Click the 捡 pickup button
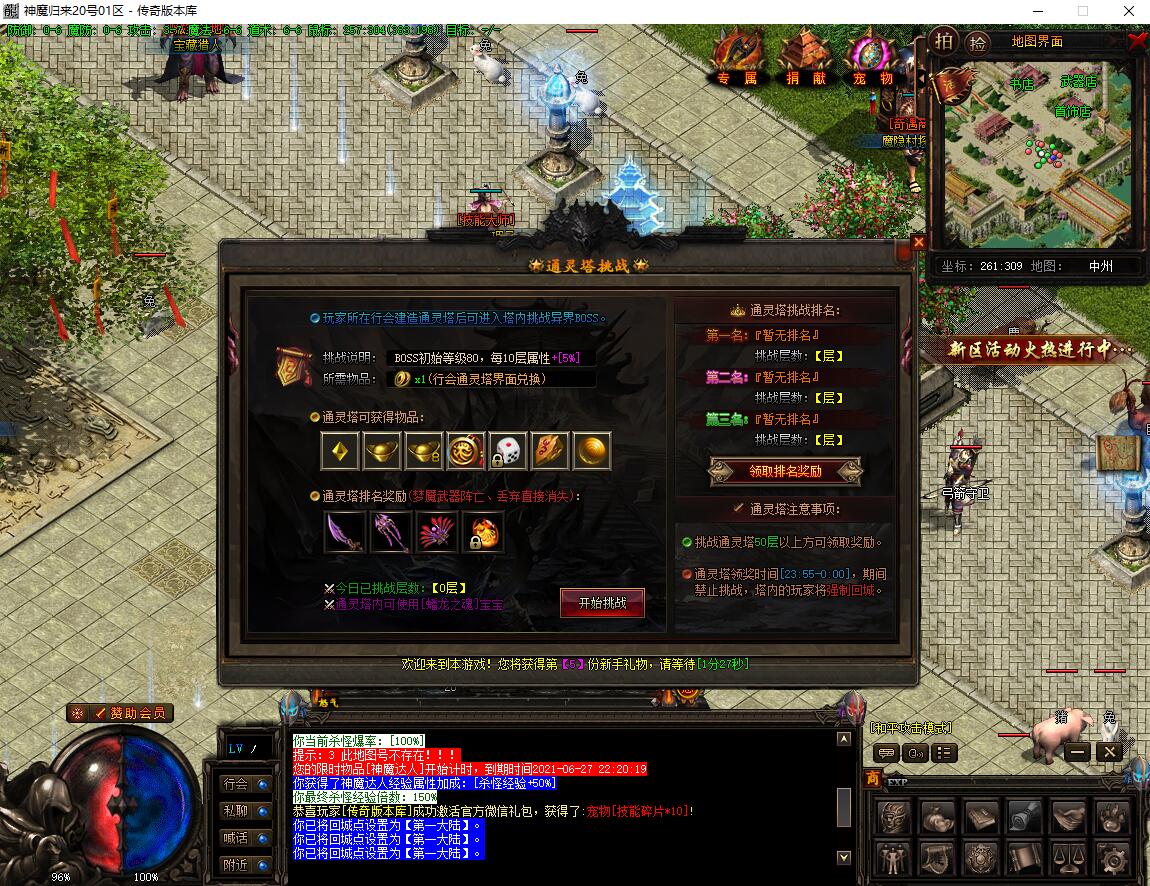Image resolution: width=1150 pixels, height=886 pixels. (977, 42)
